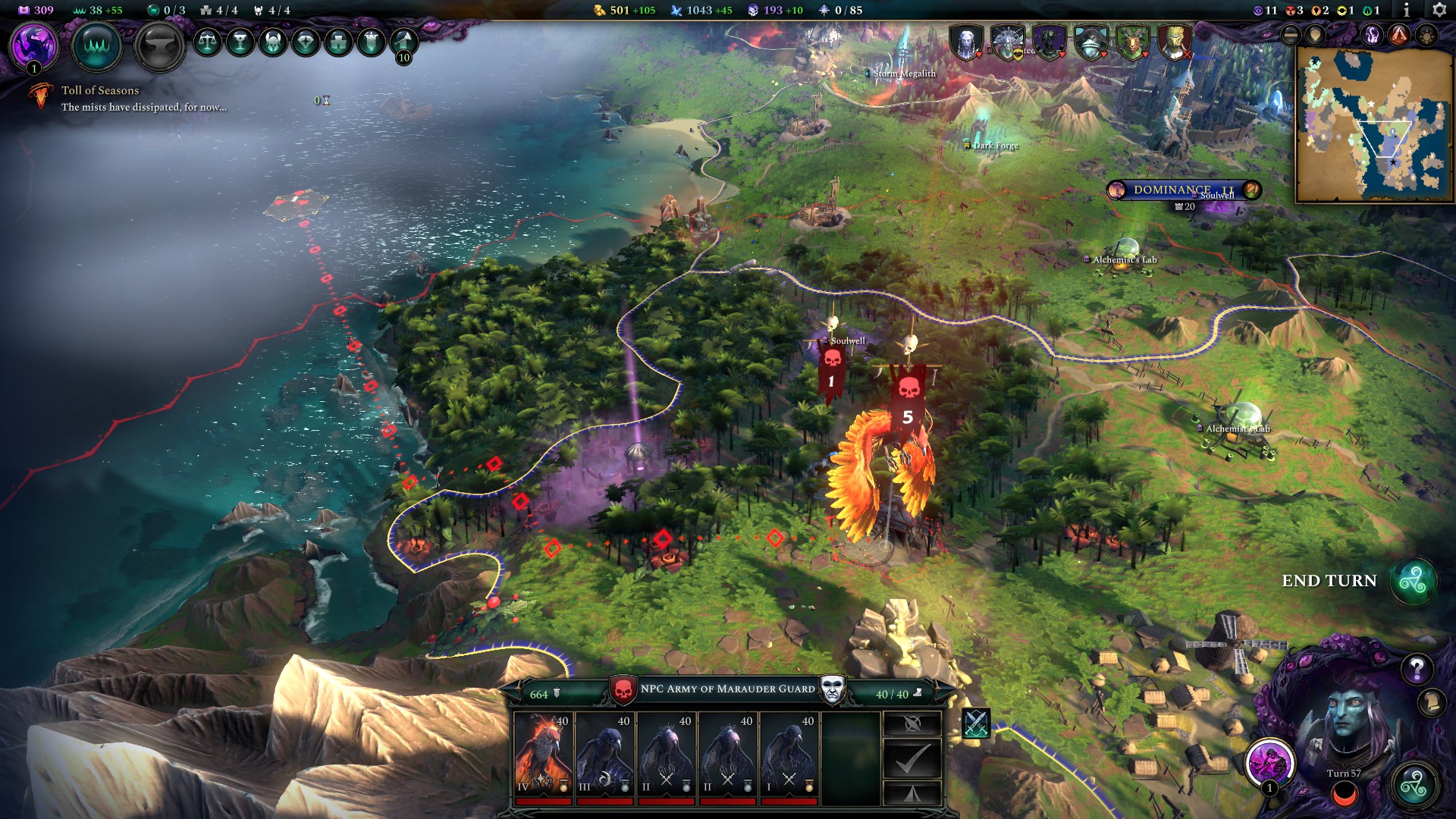
Task: Select the crossed swords attack action
Action: pos(976,723)
